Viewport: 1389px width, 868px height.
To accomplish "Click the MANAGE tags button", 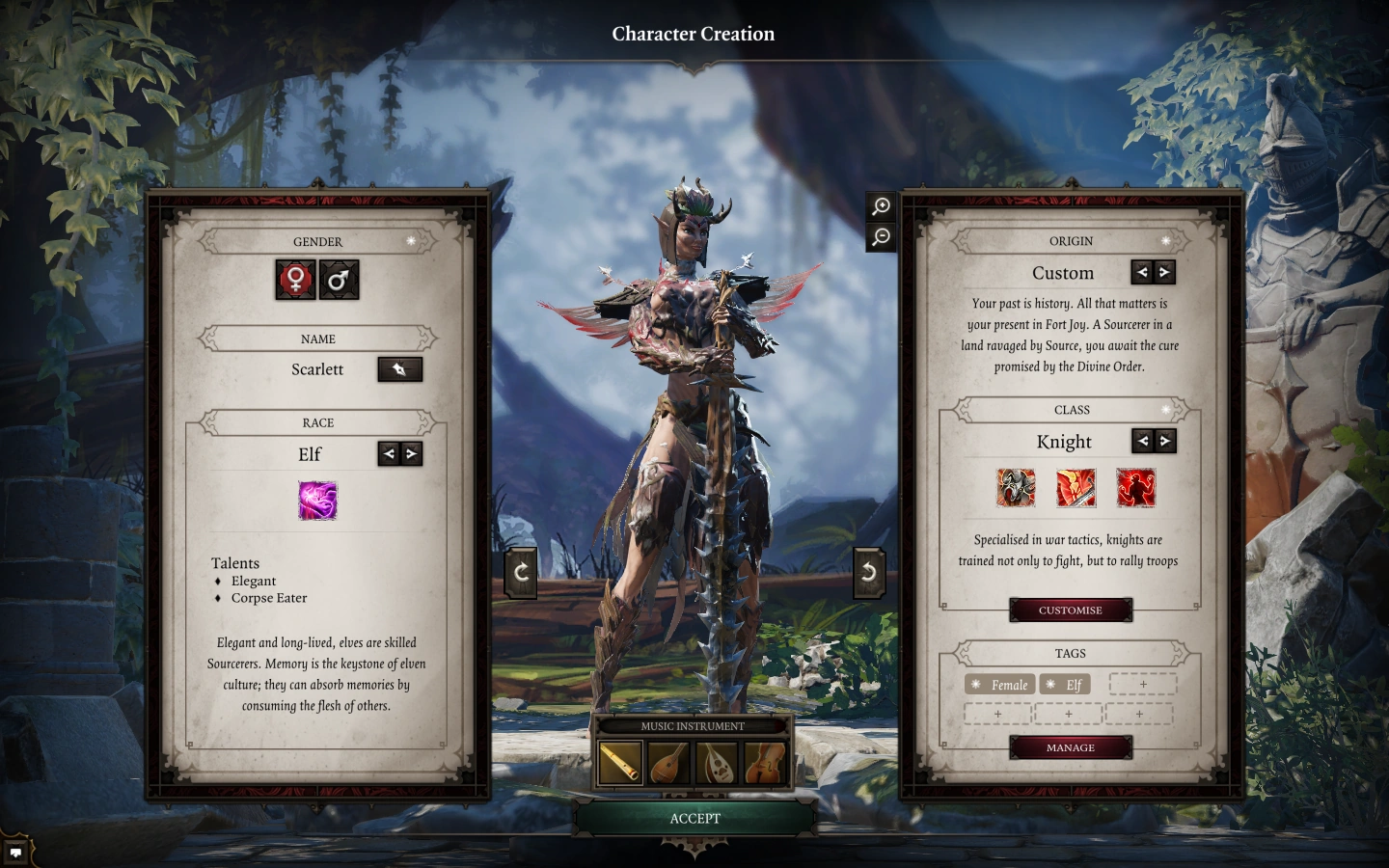I will (x=1071, y=746).
